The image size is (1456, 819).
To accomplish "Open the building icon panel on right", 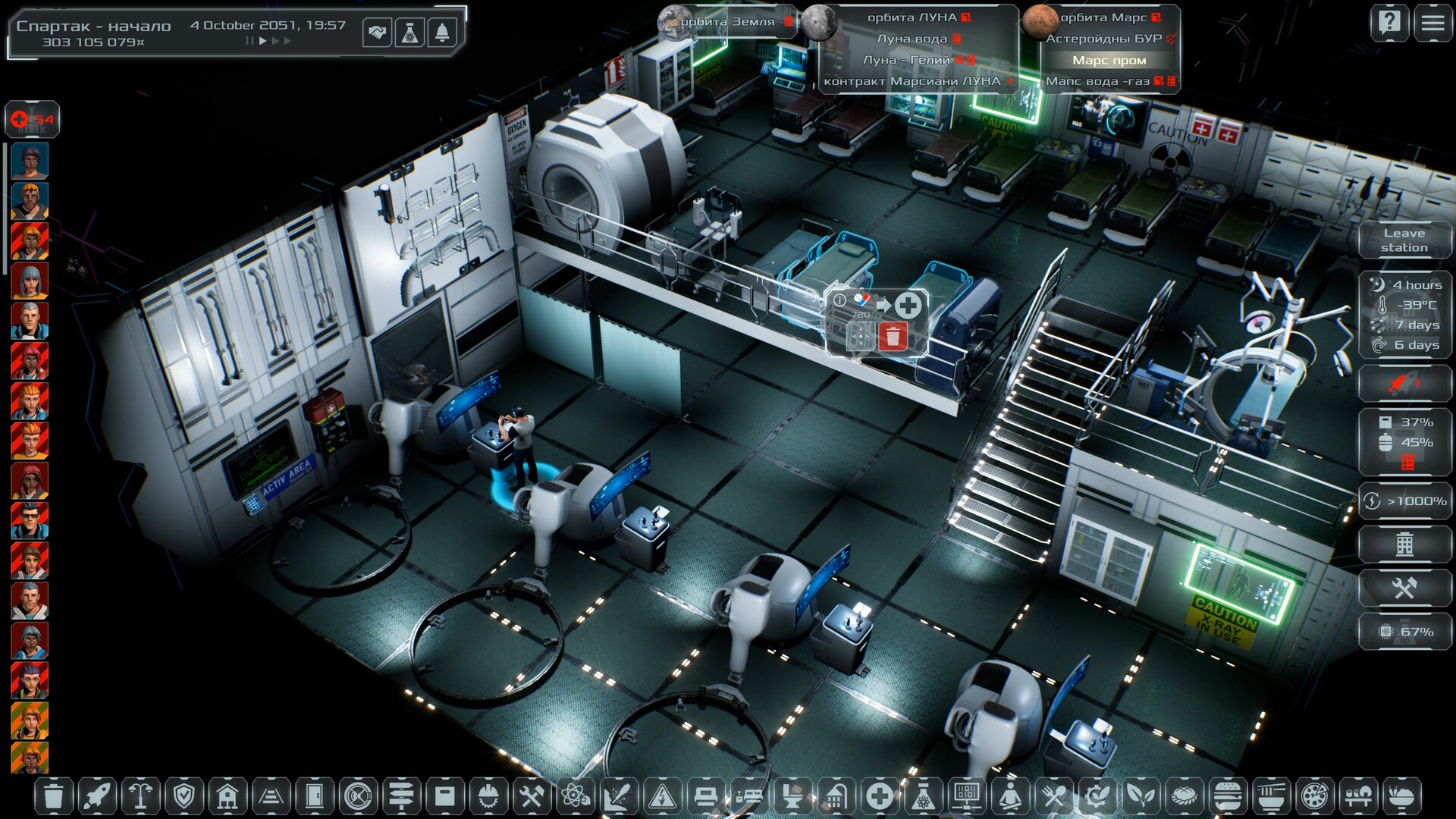I will [1404, 544].
